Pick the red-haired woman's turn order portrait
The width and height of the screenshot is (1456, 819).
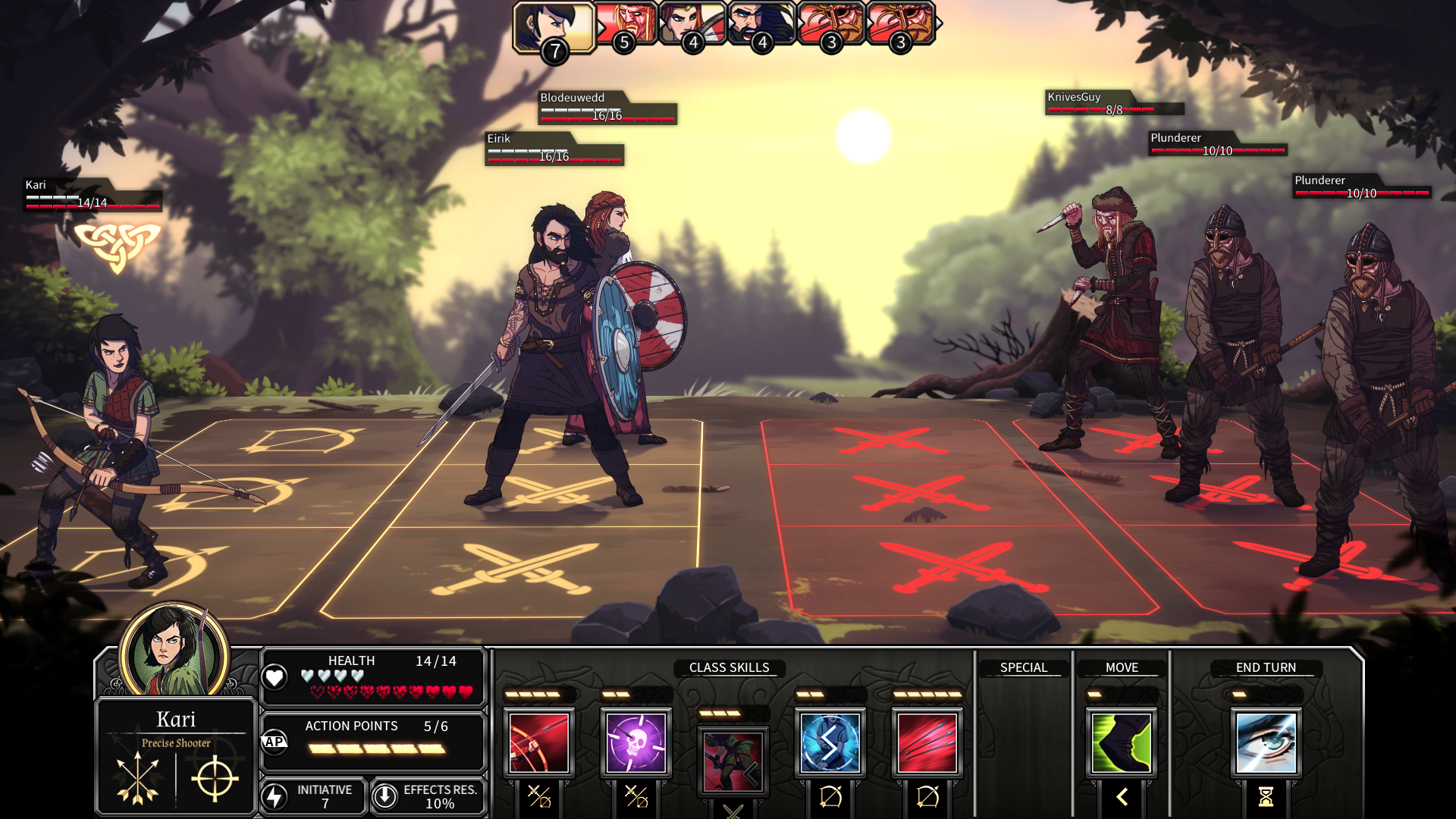click(x=692, y=23)
